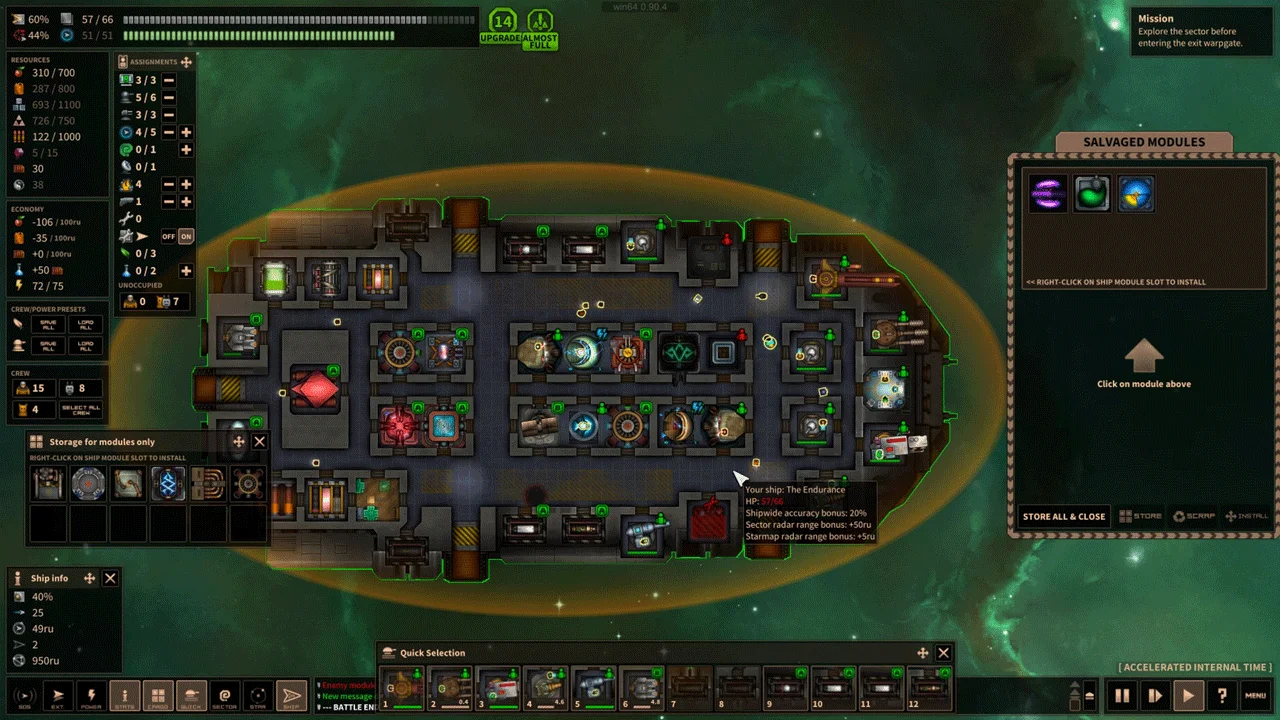Viewport: 1280px width, 720px height.
Task: Open the Upgrade level 14 indicator
Action: (502, 26)
